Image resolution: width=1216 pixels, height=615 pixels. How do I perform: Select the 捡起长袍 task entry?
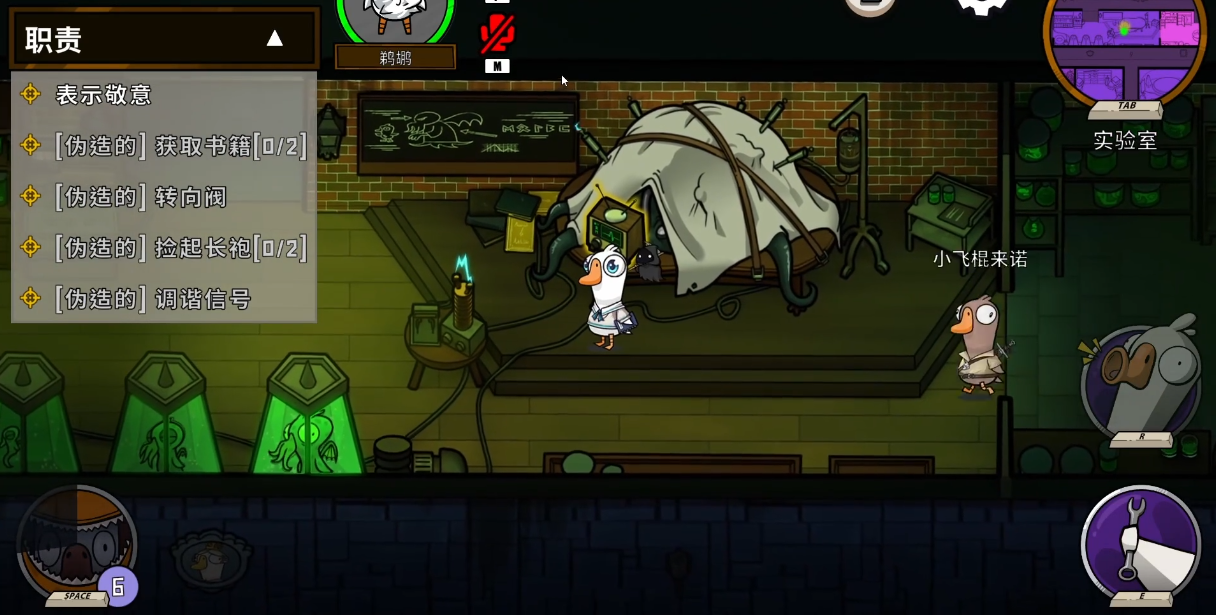[x=180, y=248]
